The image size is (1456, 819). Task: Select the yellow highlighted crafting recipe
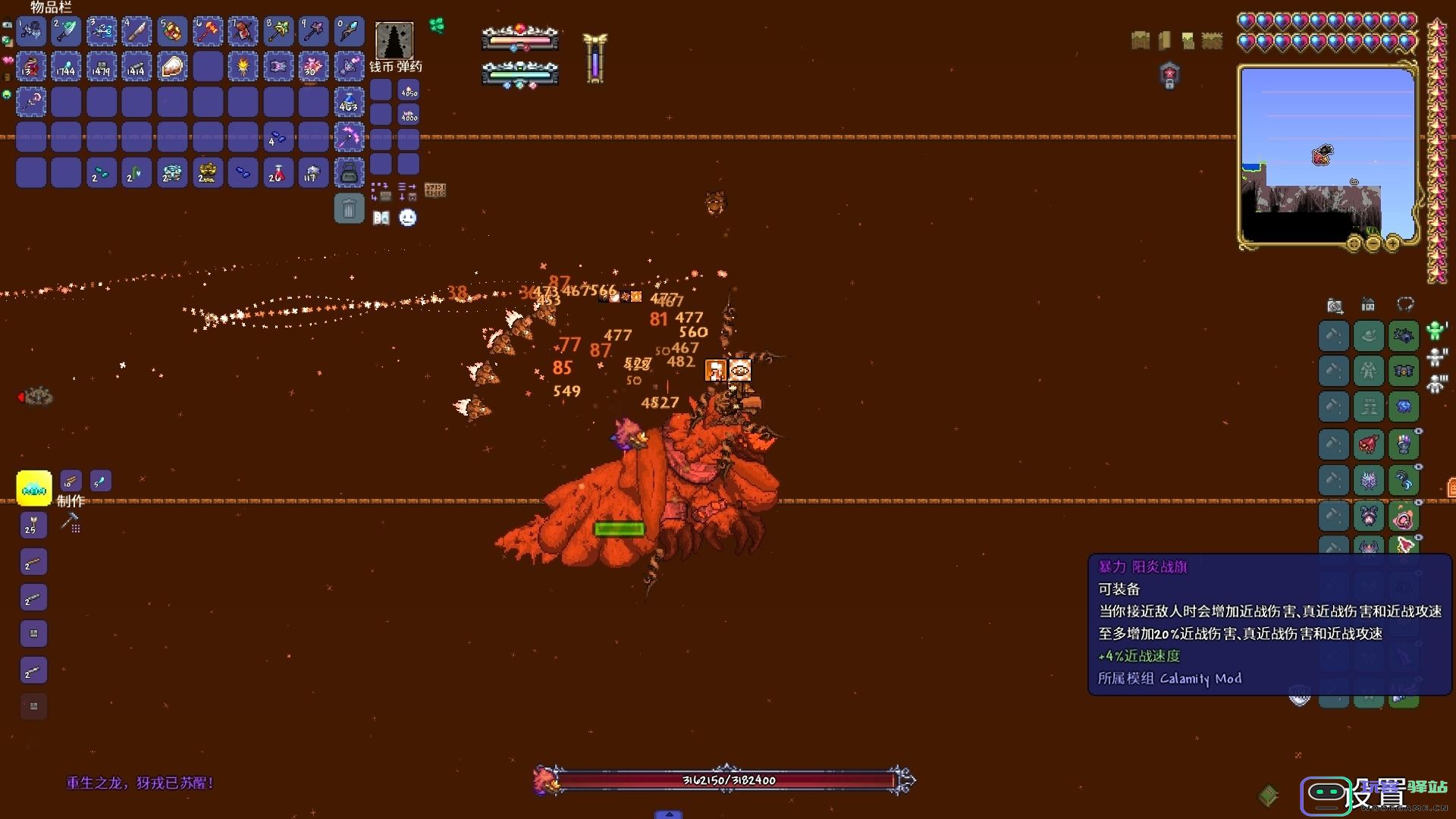(34, 488)
